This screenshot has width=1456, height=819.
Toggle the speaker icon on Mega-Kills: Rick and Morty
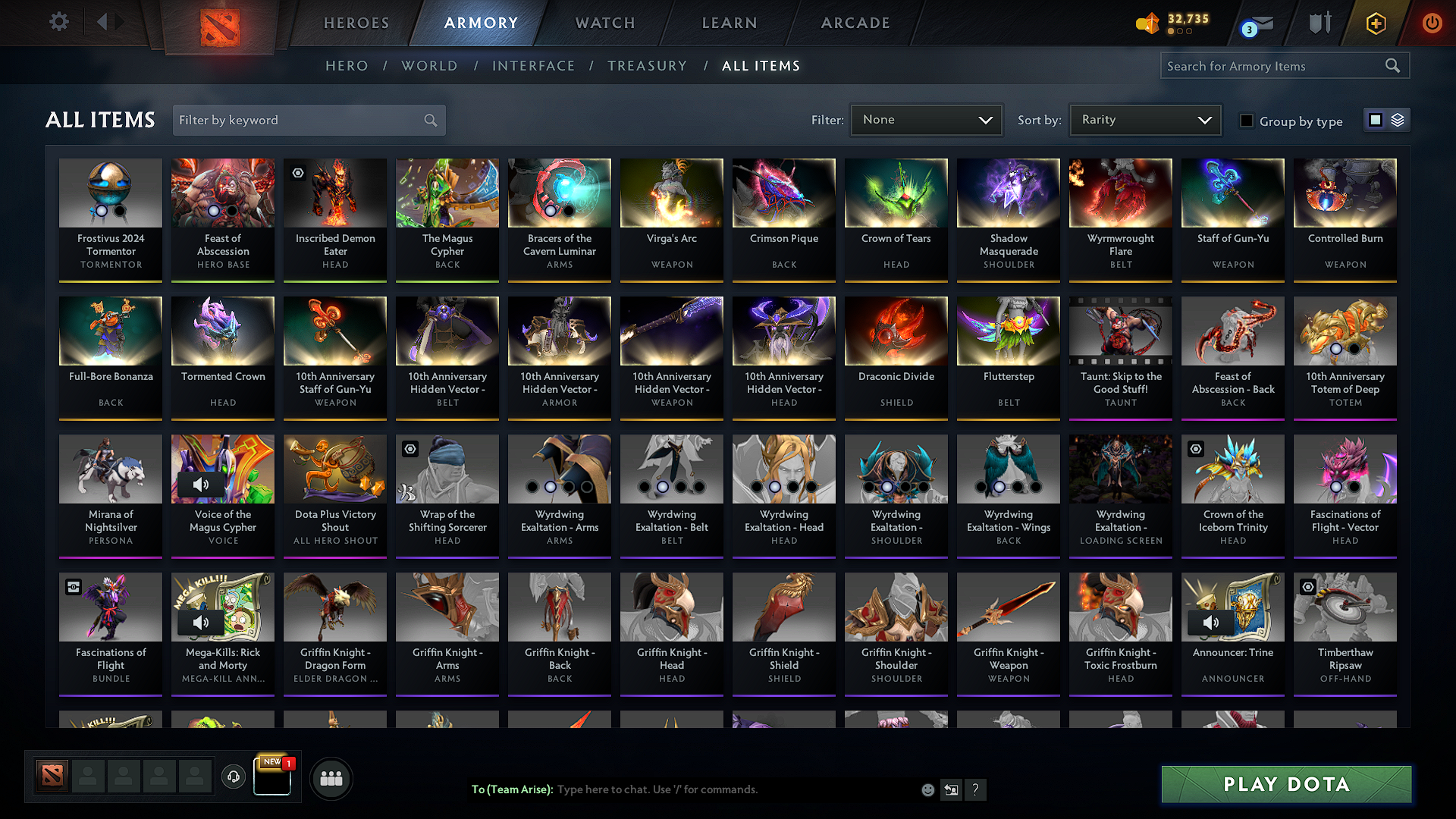(201, 622)
